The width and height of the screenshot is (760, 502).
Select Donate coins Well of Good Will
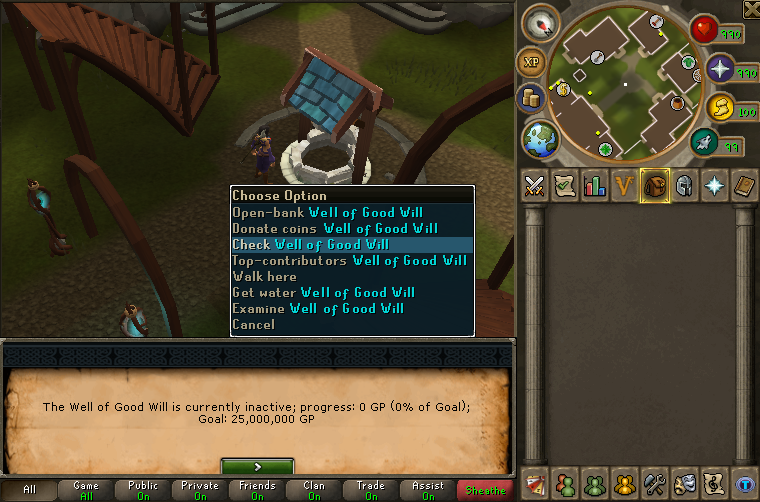(335, 228)
